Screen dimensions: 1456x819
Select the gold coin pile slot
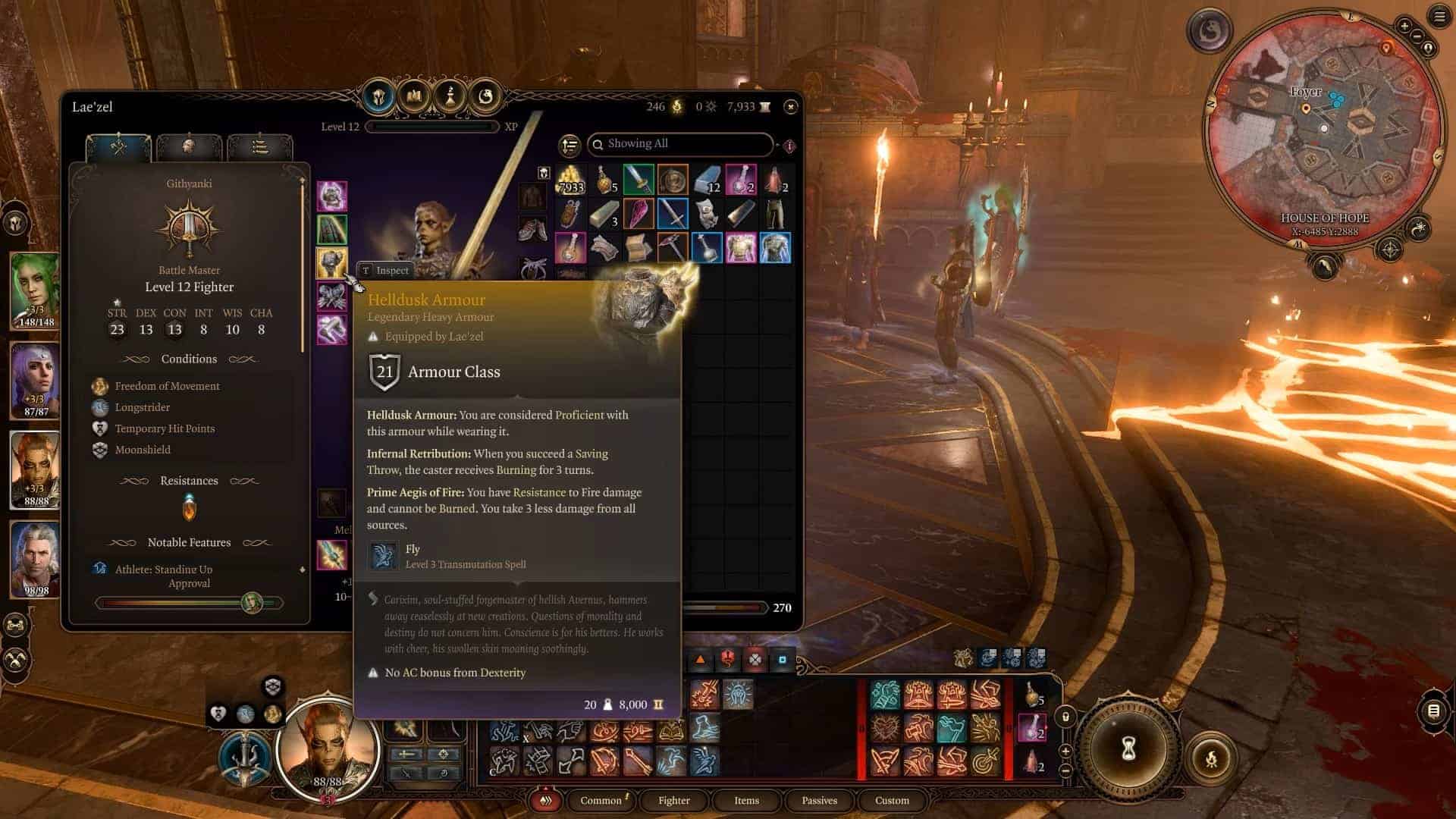point(570,180)
